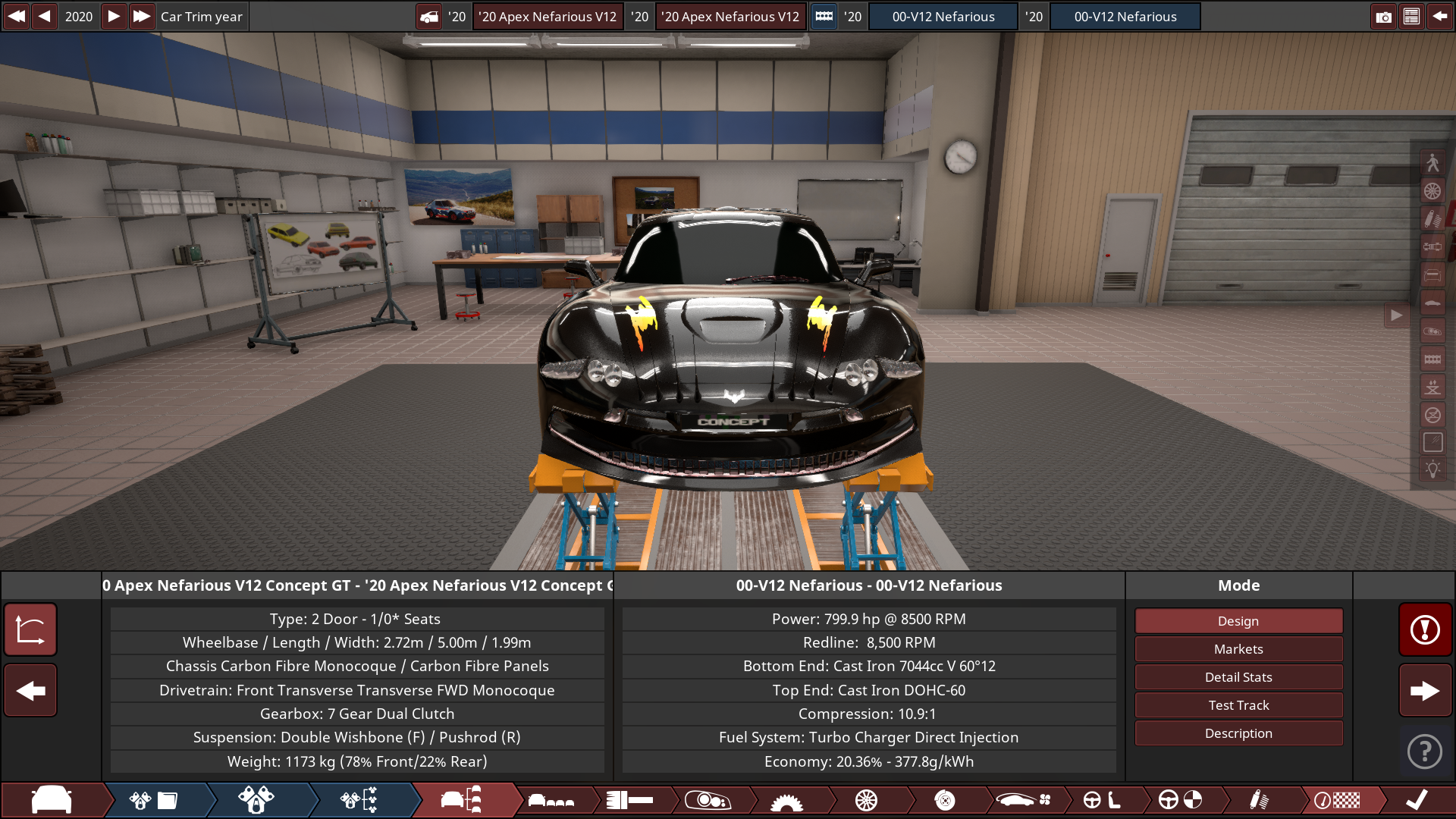Select the suspension coilover icon on the sidebar
The width and height of the screenshot is (1456, 819).
pyautogui.click(x=1433, y=219)
